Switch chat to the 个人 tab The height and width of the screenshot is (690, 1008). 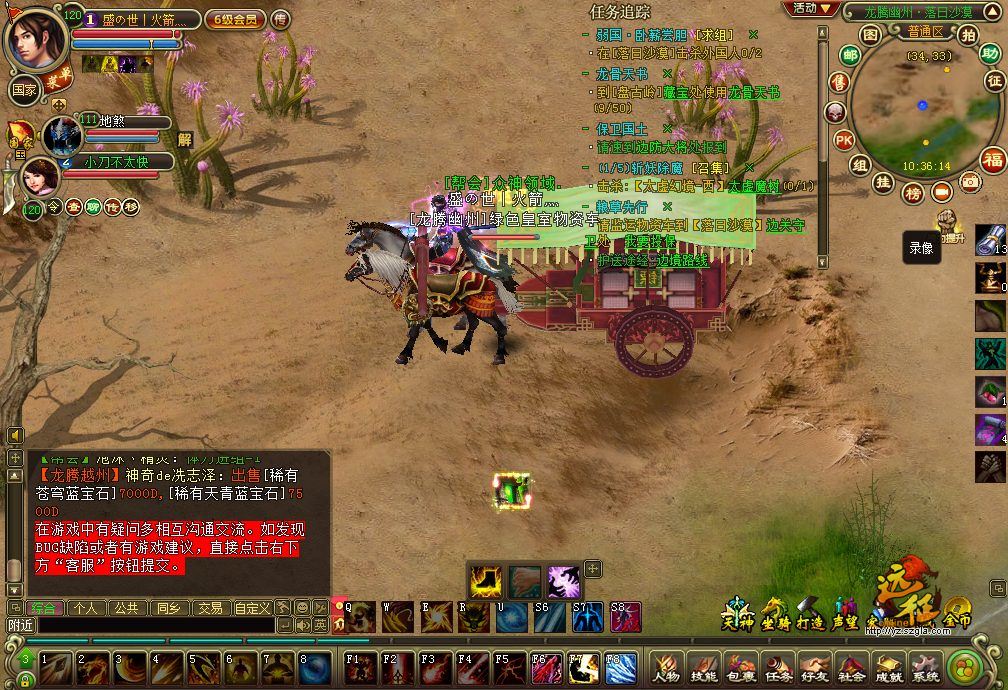[86, 607]
